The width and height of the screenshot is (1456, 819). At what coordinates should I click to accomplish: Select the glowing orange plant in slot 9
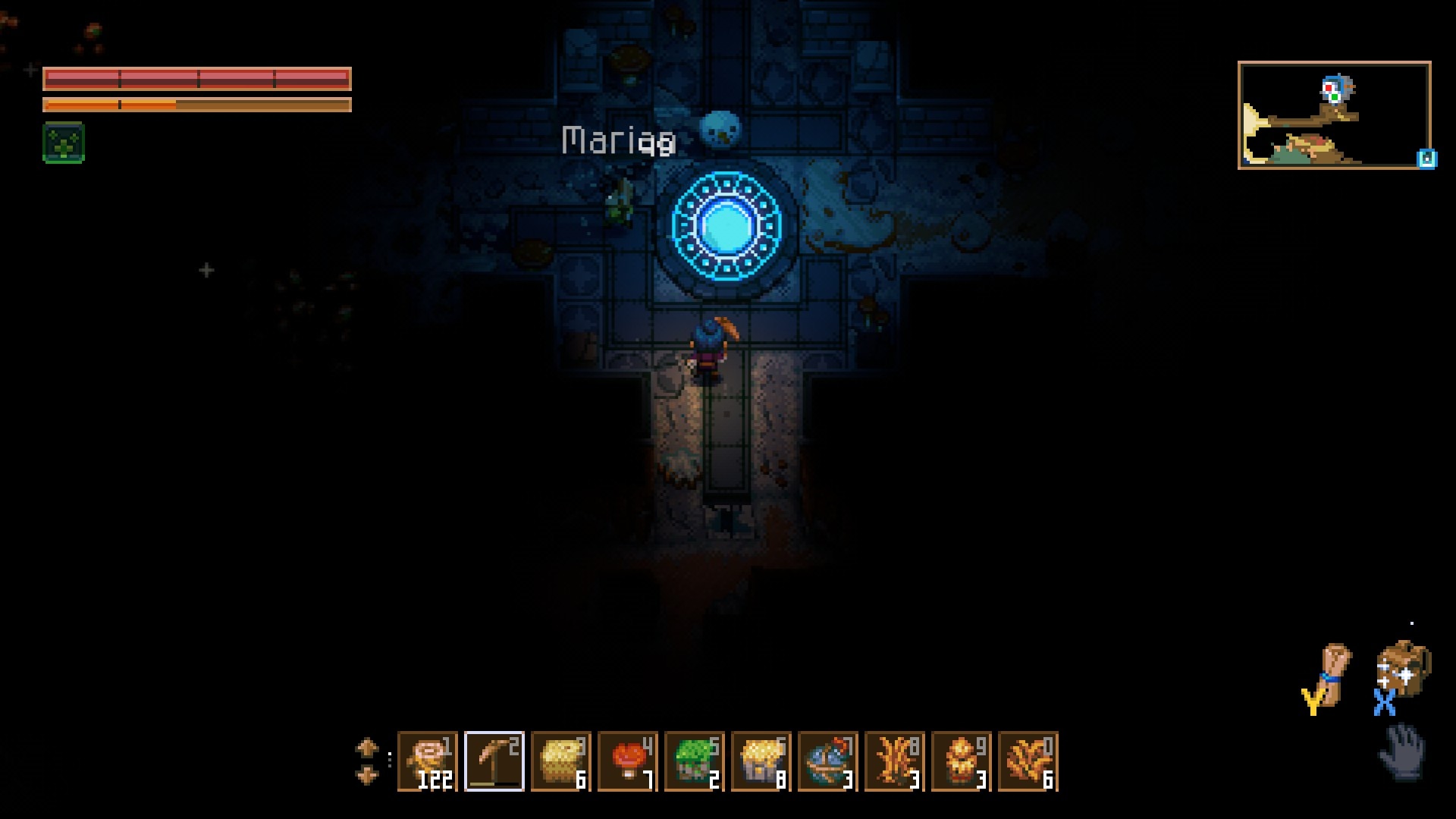pos(961,761)
